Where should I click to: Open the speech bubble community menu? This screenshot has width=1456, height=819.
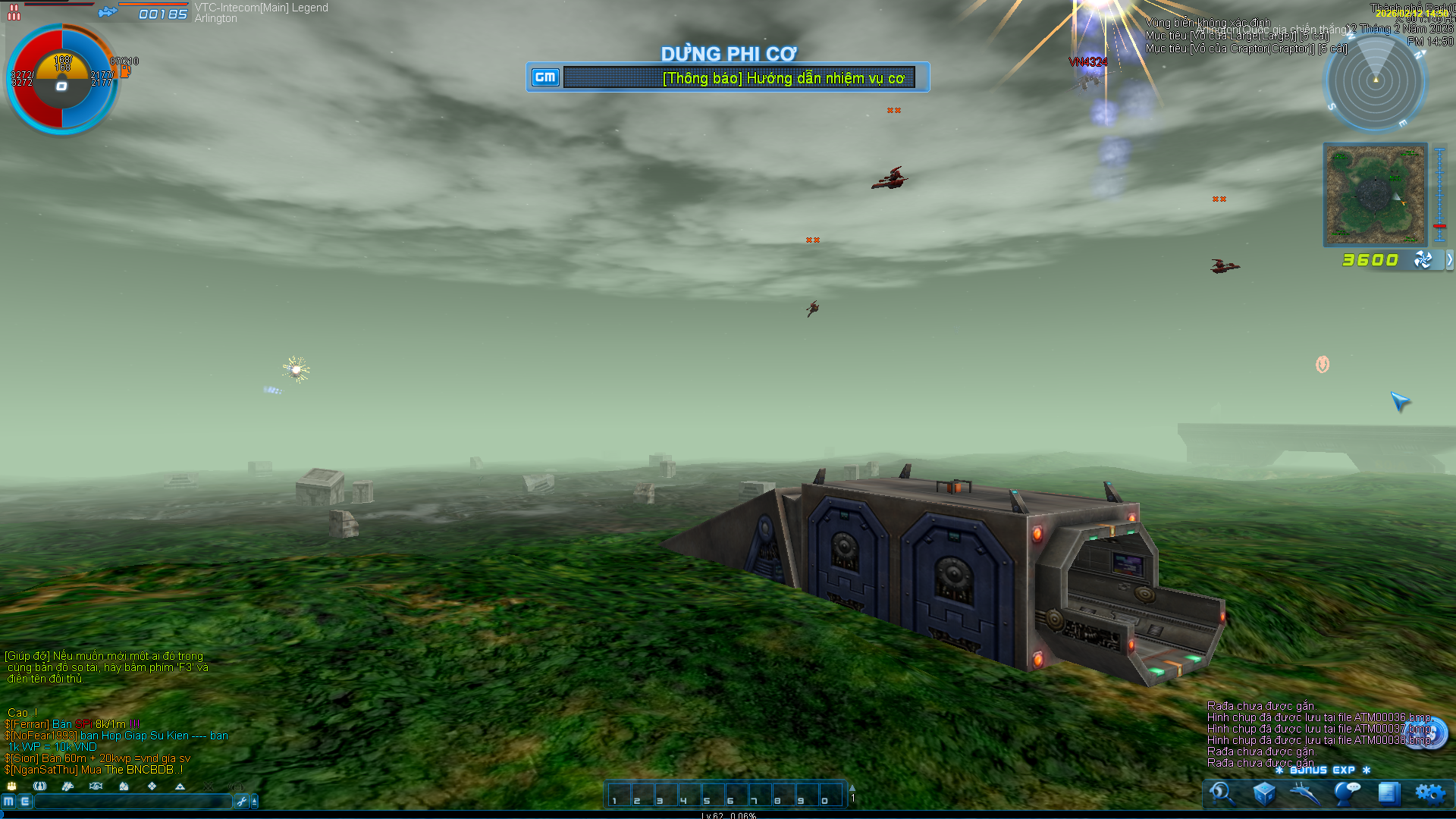click(1347, 793)
